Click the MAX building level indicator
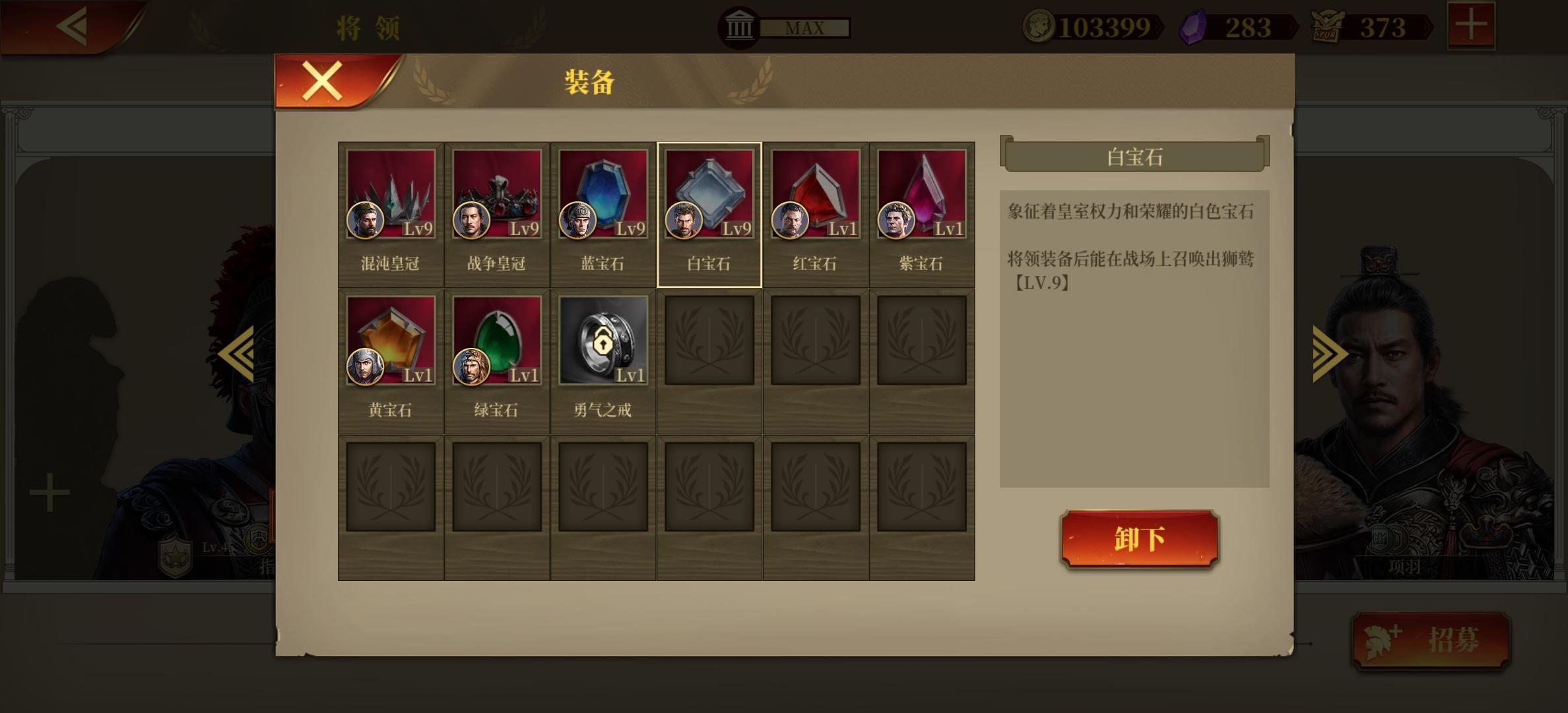 [x=804, y=28]
